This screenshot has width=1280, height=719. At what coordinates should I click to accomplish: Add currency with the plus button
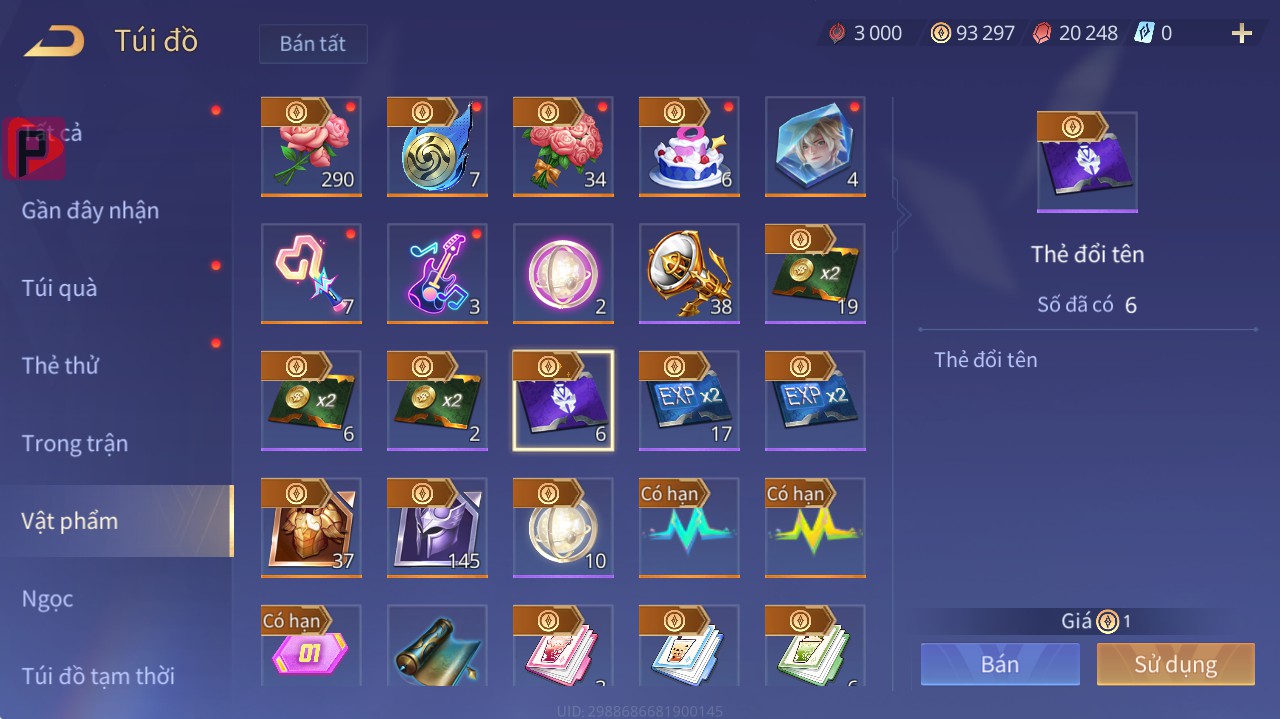click(1241, 34)
